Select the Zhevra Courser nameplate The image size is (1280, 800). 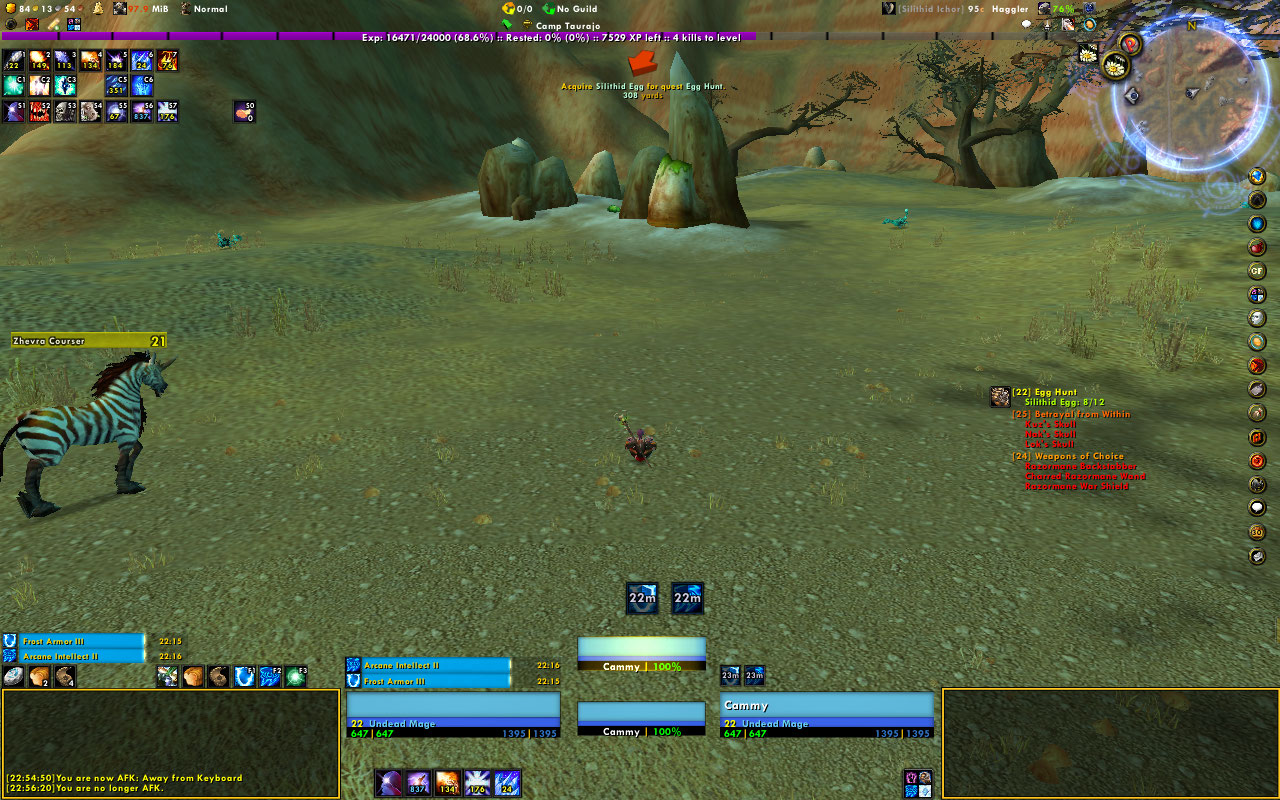coord(88,341)
